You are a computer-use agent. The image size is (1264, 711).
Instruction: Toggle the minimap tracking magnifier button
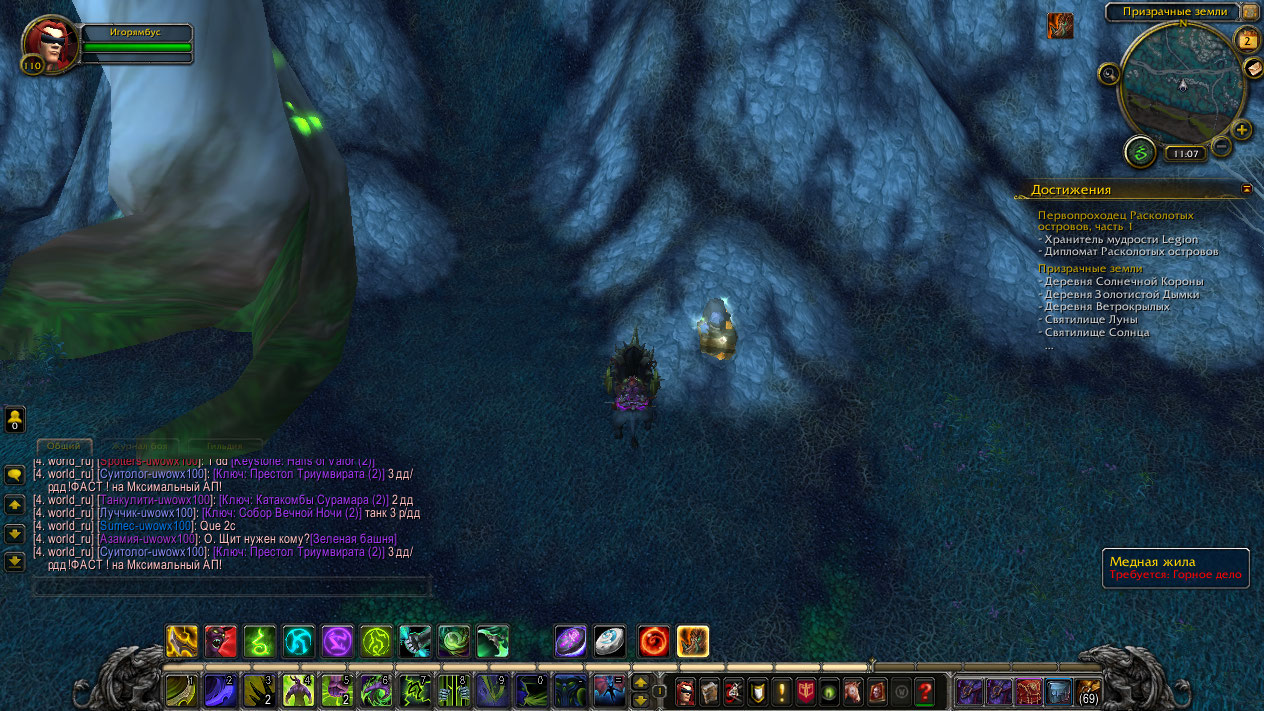pos(1108,73)
